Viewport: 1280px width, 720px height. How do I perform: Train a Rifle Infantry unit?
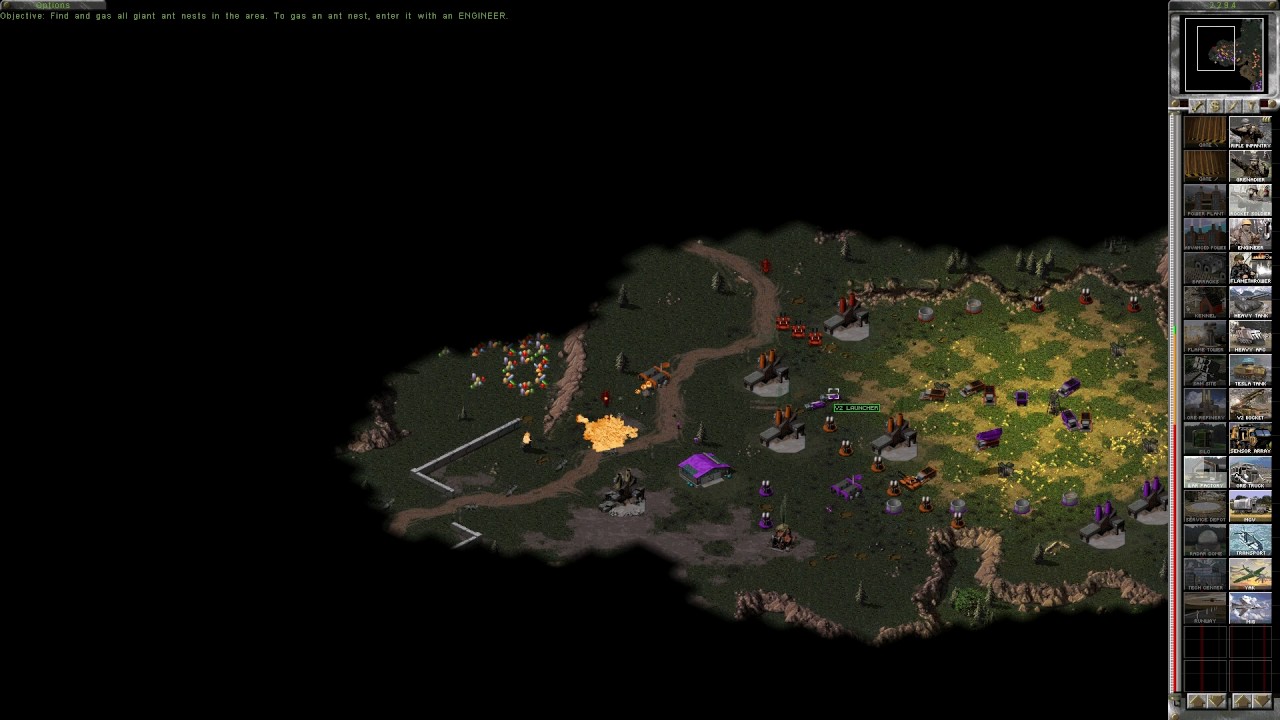coord(1250,132)
